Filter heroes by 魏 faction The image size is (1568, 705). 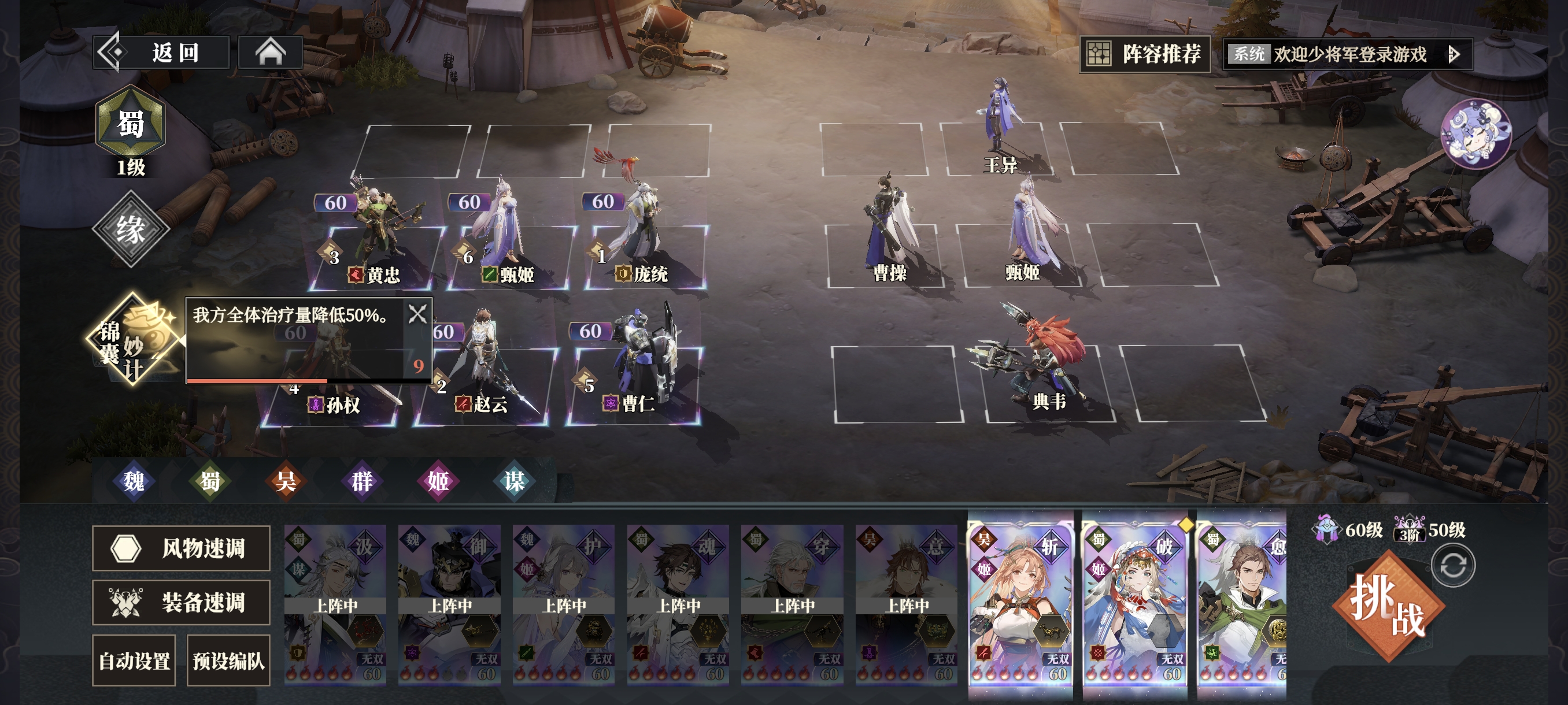coord(134,481)
